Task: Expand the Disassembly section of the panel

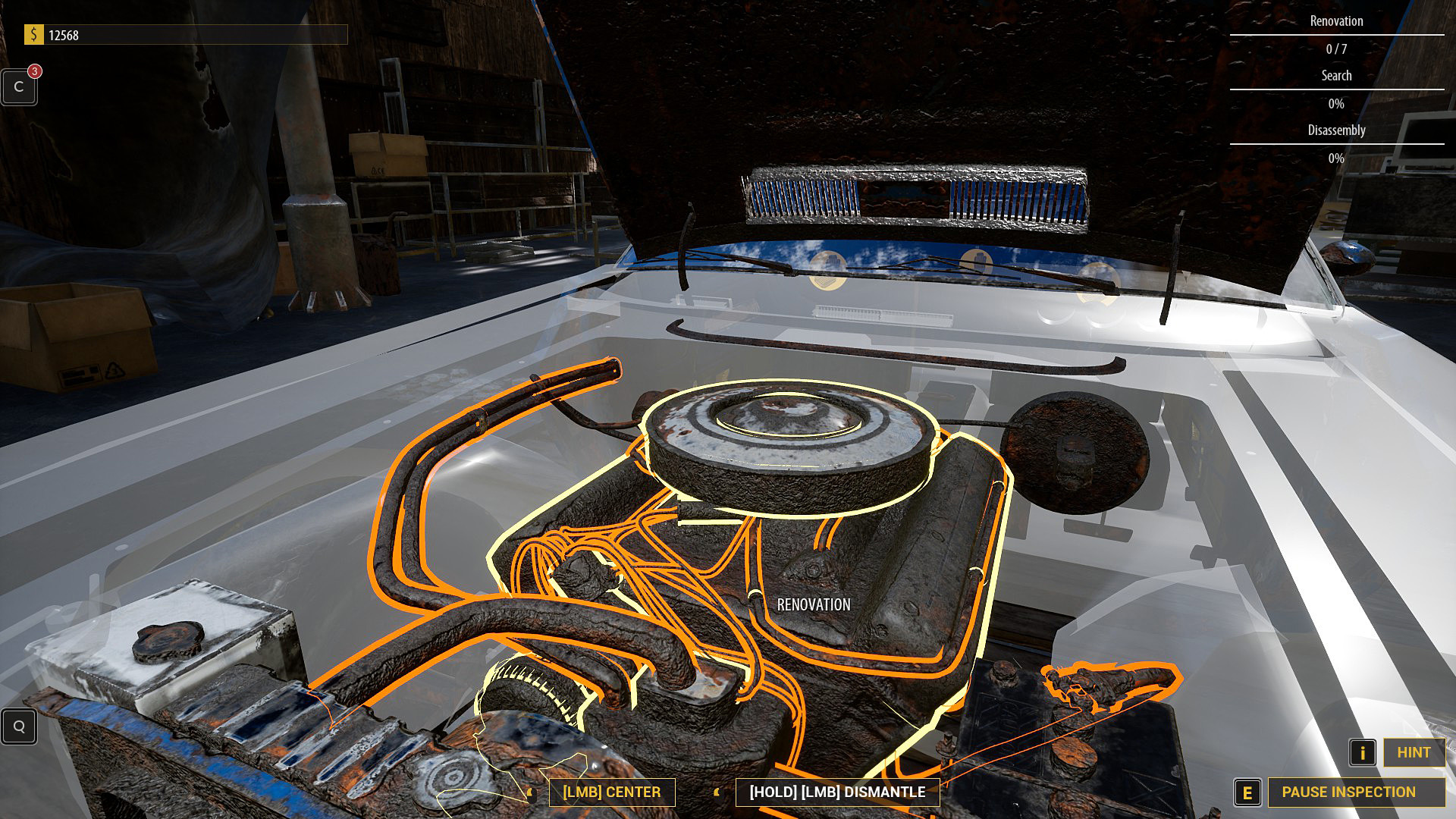Action: [x=1335, y=130]
